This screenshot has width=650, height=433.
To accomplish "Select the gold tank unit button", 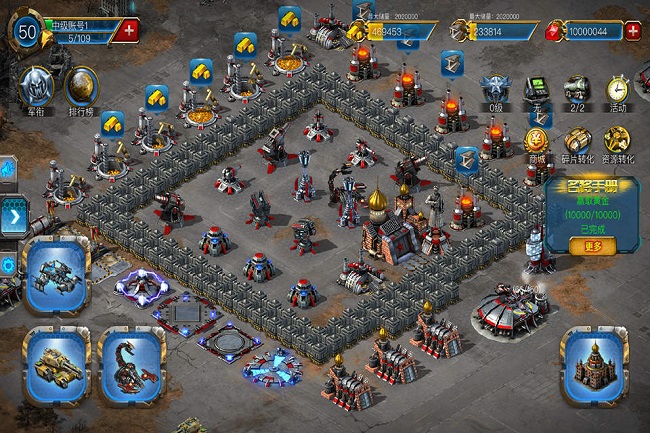I will (x=54, y=364).
